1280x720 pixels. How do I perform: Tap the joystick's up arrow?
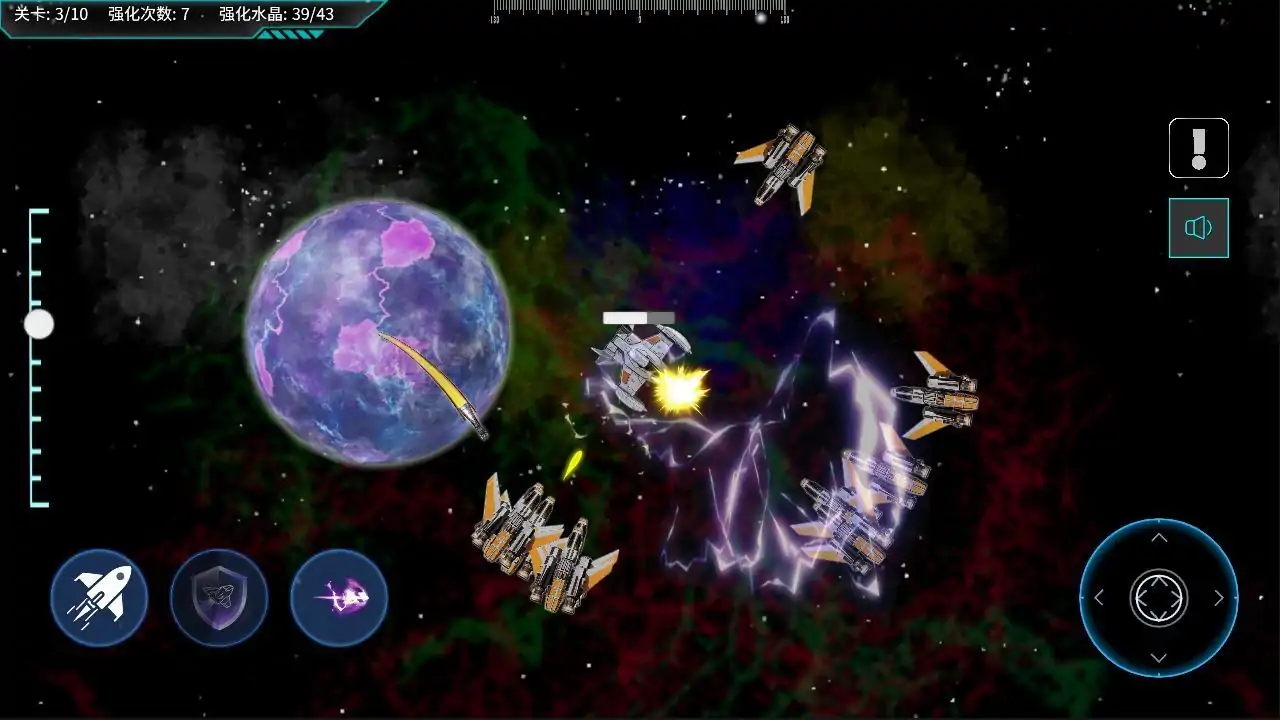[1159, 539]
